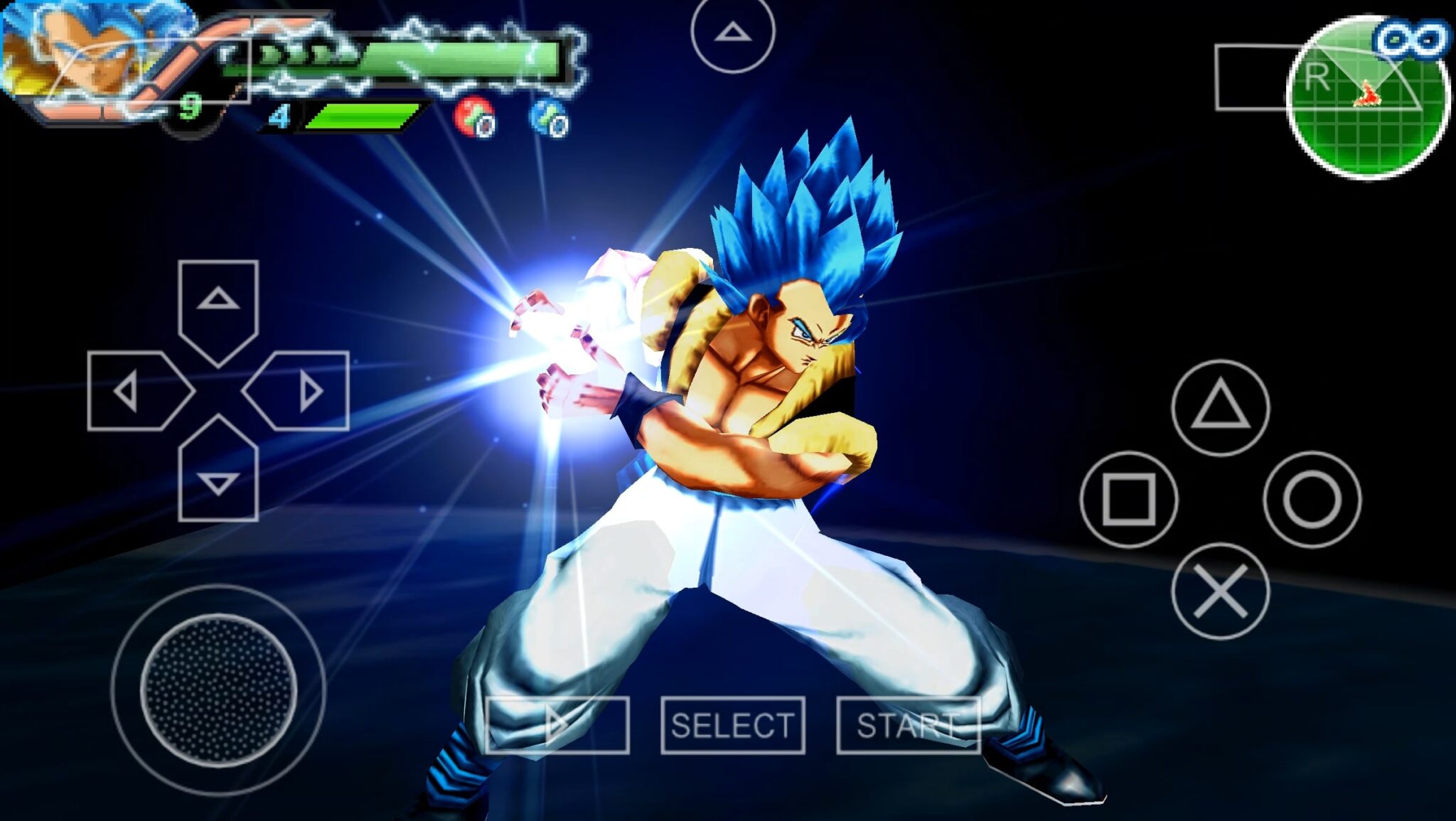Tap the triangle action button
1456x821 pixels.
point(1220,408)
